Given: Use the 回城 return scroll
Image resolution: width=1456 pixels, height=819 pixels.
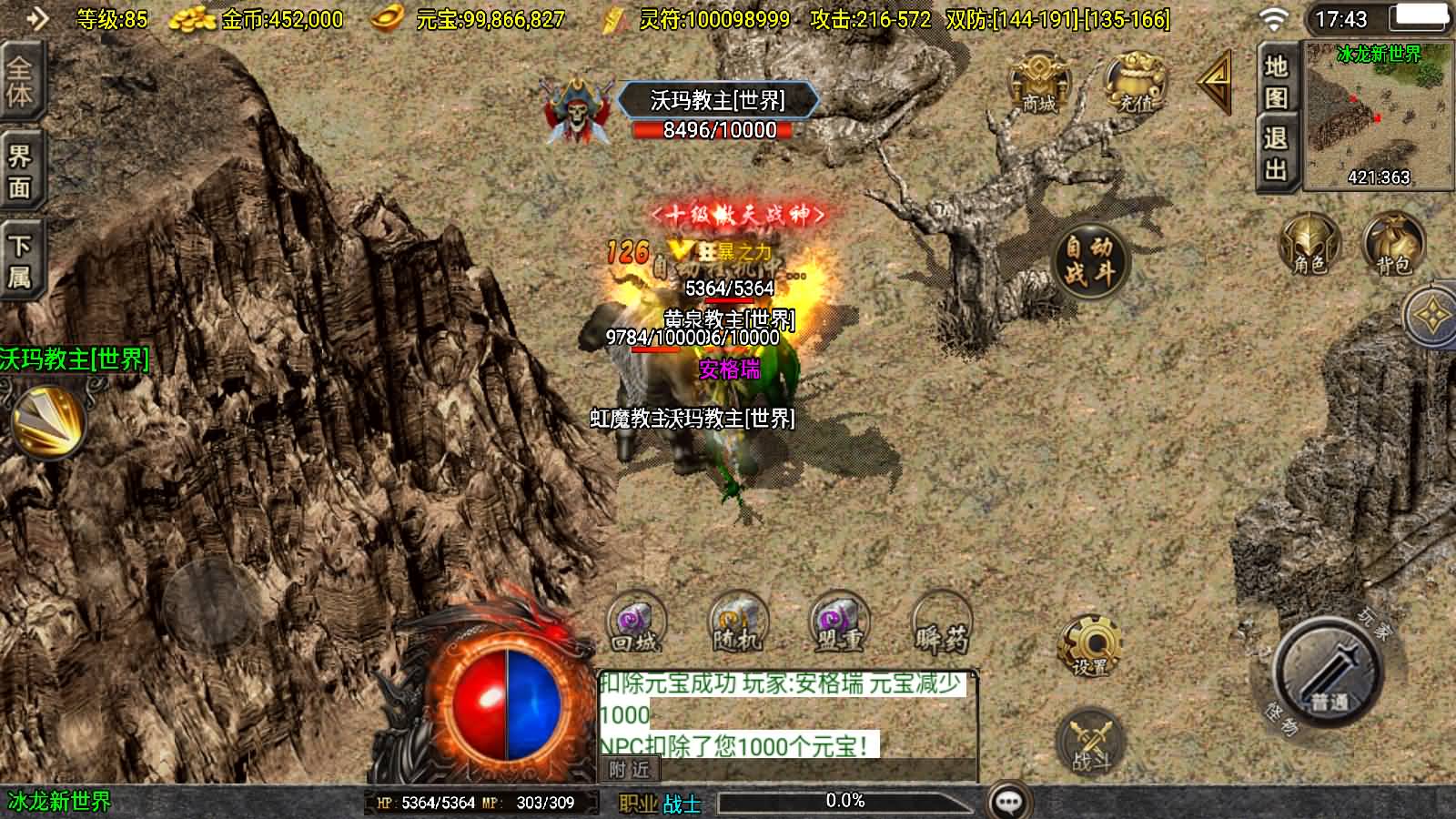Looking at the screenshot, I should (x=635, y=624).
